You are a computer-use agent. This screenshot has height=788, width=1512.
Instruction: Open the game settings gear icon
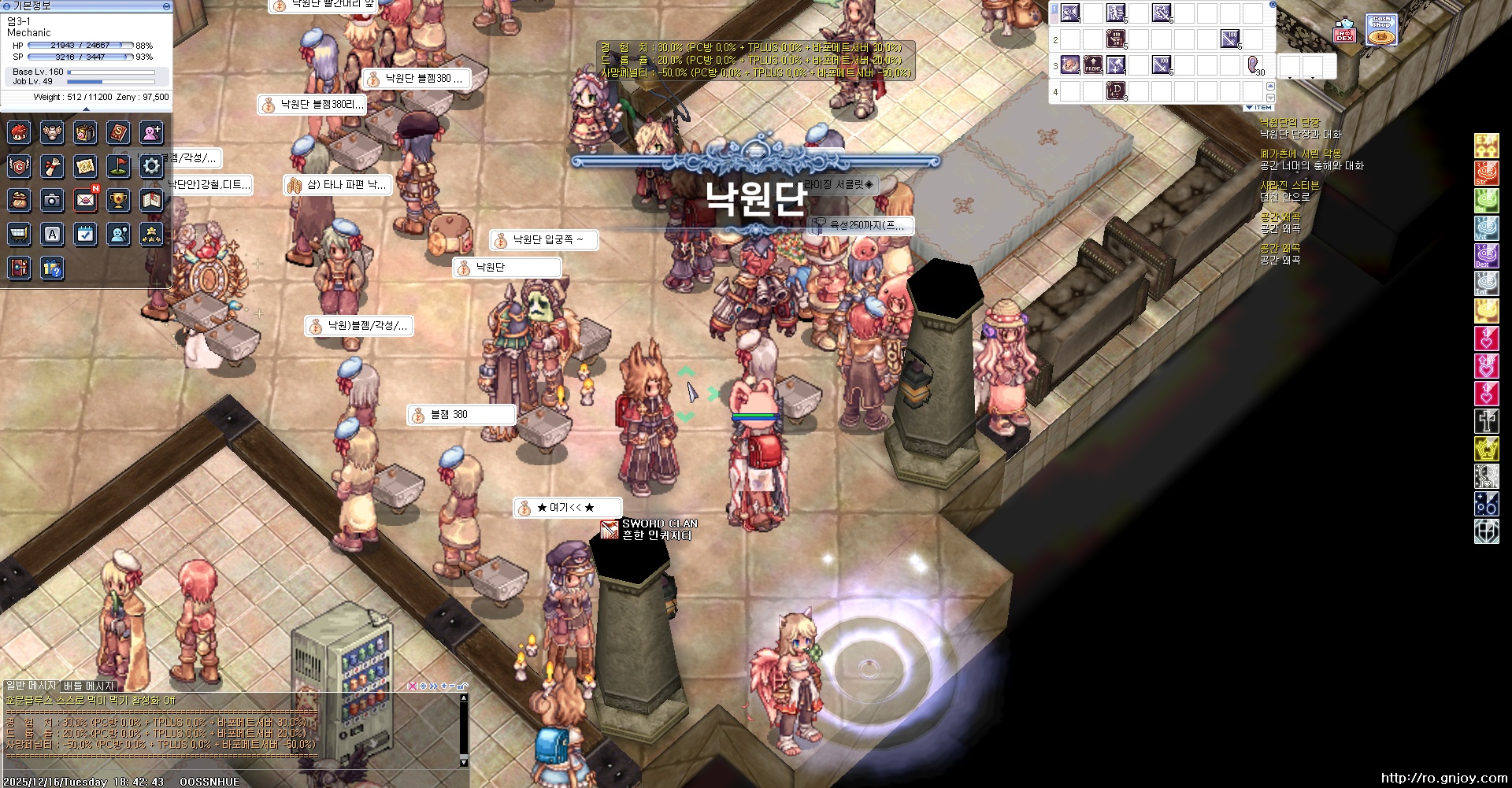150,167
